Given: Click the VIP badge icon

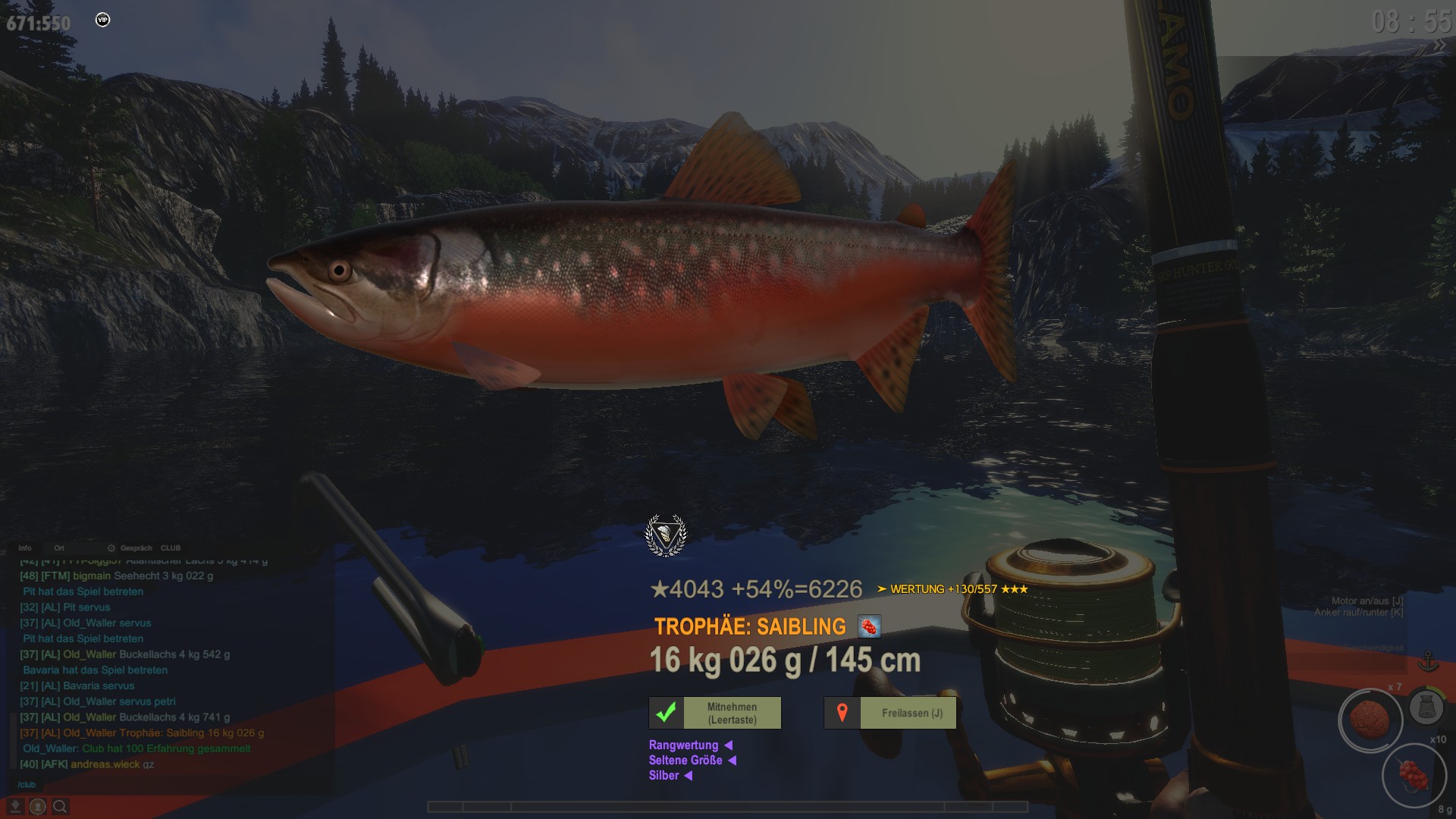Looking at the screenshot, I should [x=103, y=20].
